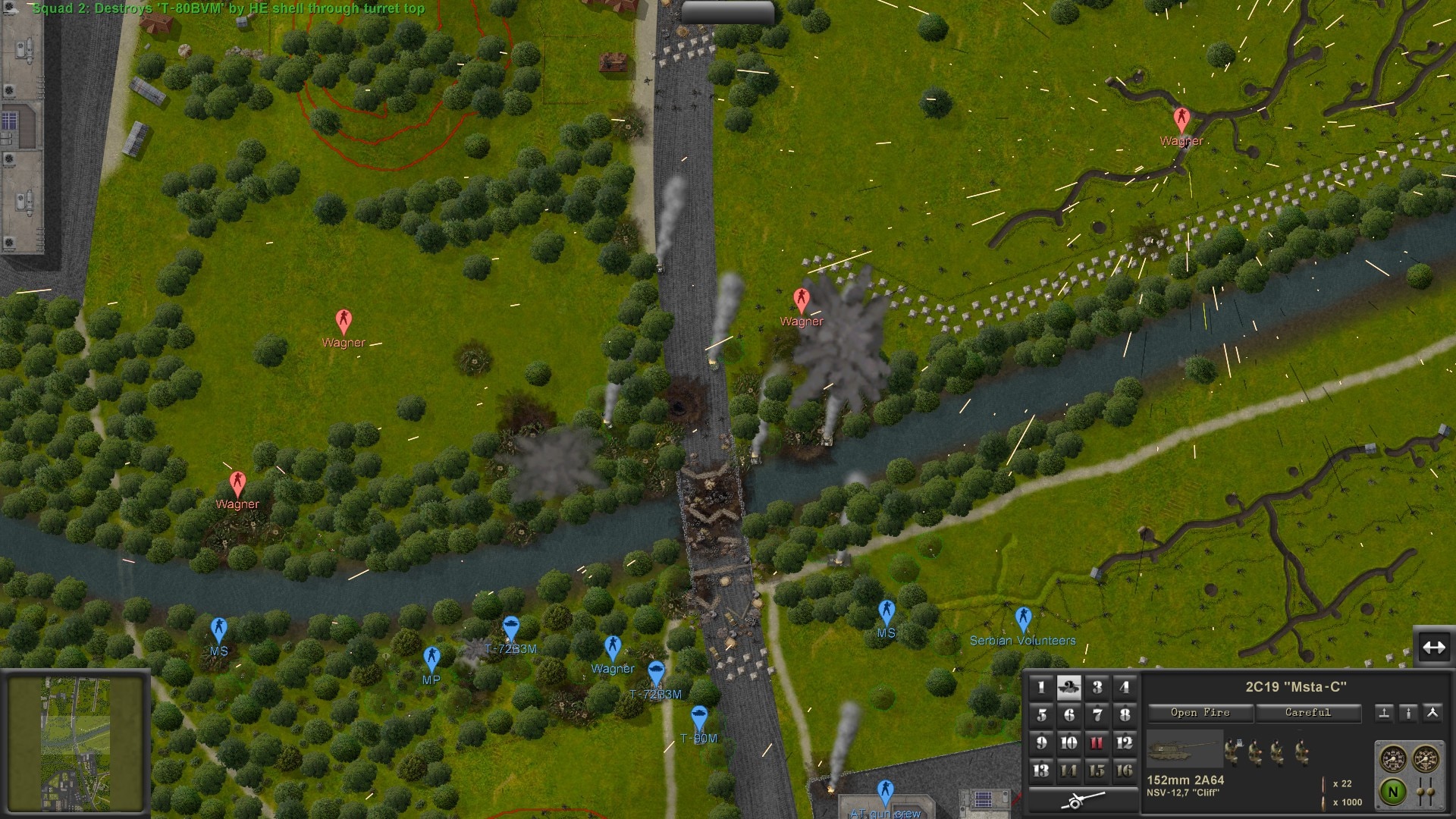
Task: Click the Open Fire order button
Action: pyautogui.click(x=1200, y=713)
